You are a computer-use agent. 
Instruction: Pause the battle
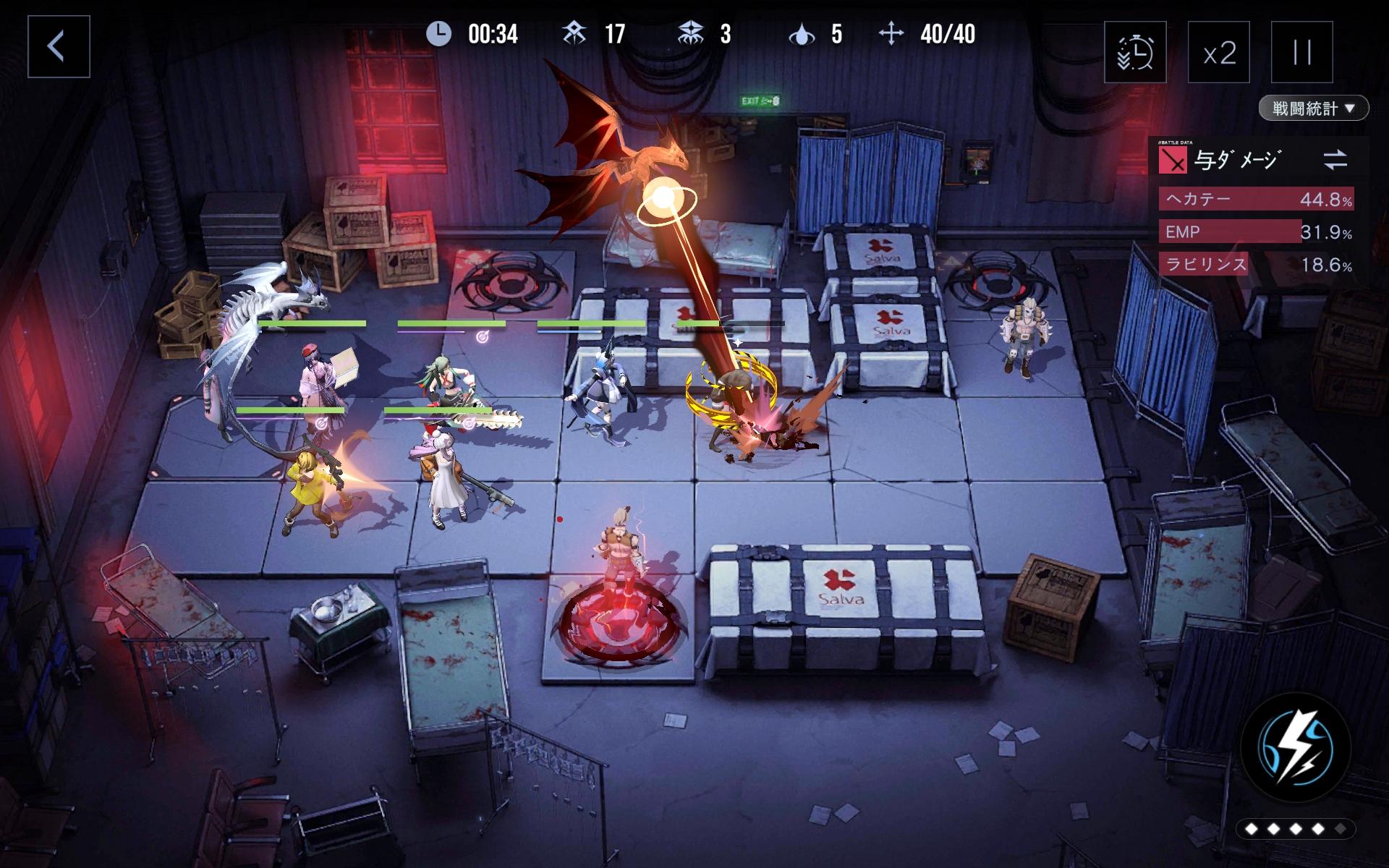(1302, 52)
